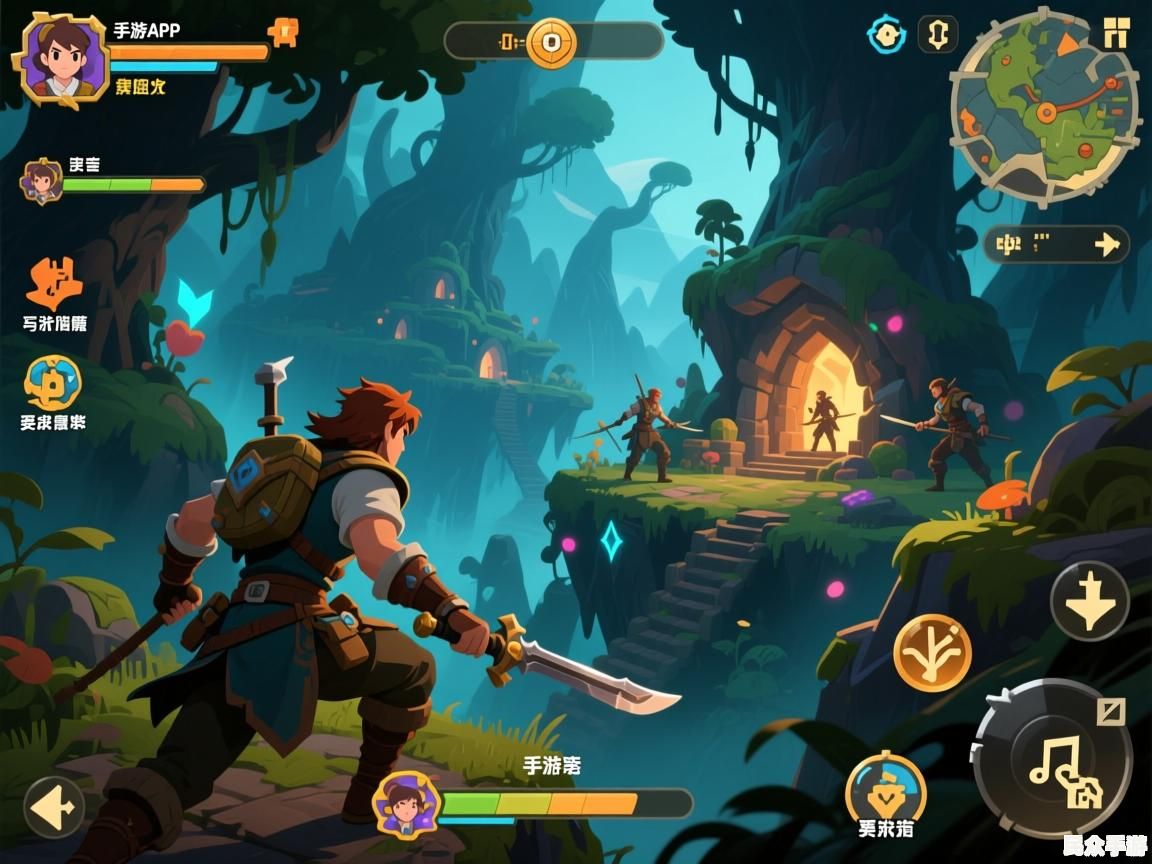Click the gold coin currency button
This screenshot has height=864, width=1152.
[551, 42]
